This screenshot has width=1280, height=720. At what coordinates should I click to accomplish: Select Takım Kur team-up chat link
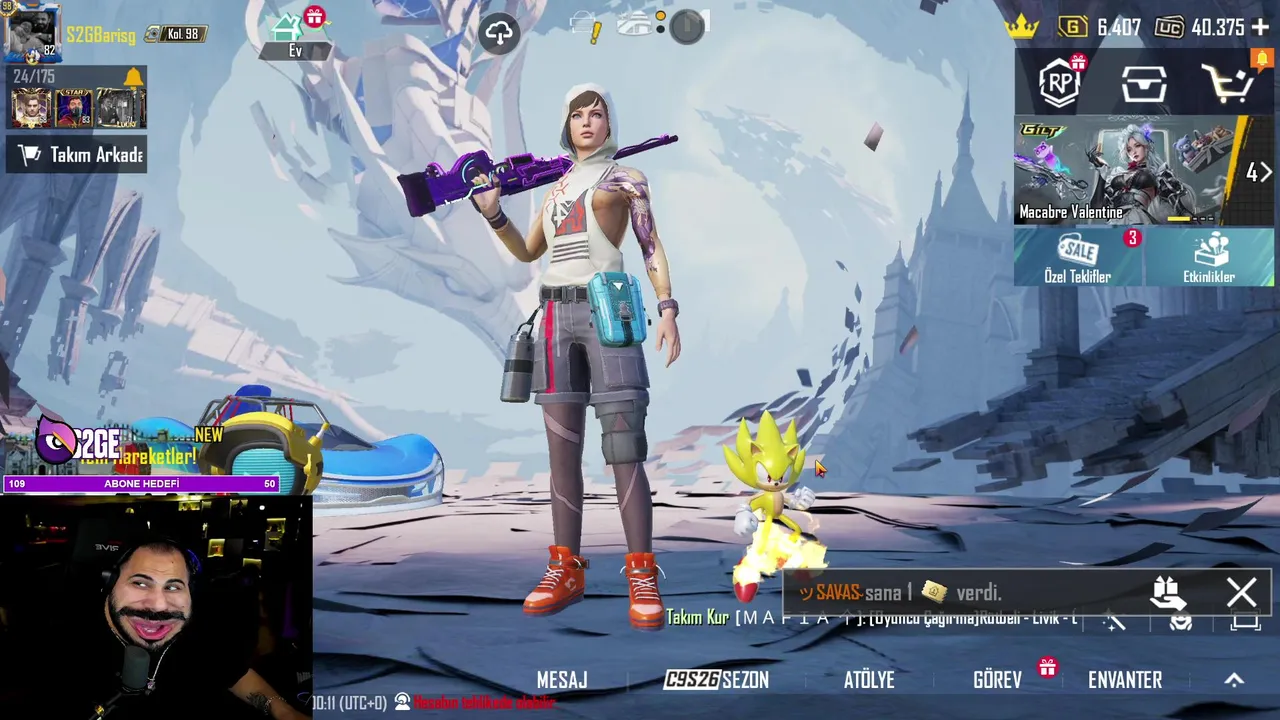point(697,618)
